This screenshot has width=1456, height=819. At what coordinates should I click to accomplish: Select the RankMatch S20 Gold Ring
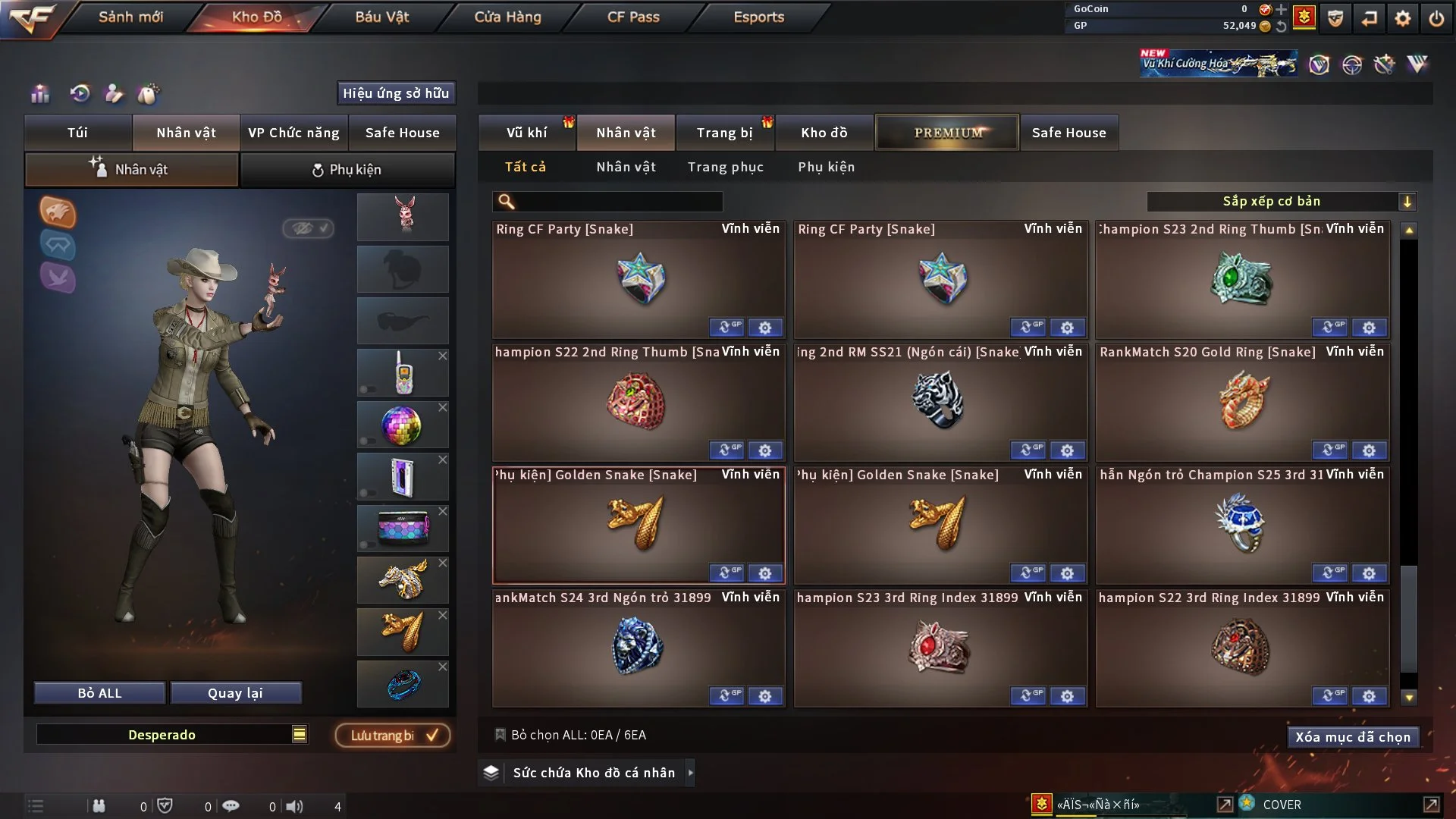coord(1242,400)
